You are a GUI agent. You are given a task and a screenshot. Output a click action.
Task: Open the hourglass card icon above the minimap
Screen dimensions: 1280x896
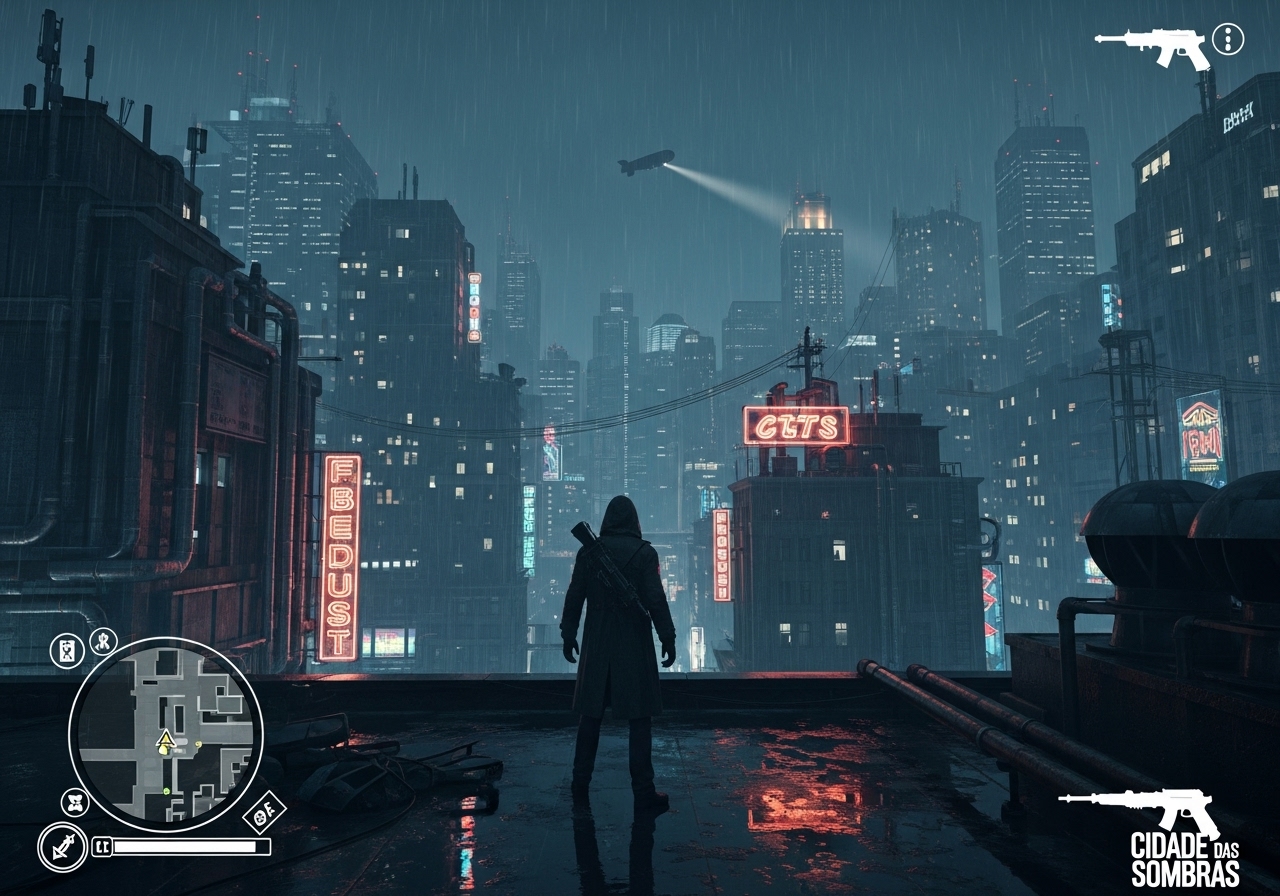pos(67,651)
